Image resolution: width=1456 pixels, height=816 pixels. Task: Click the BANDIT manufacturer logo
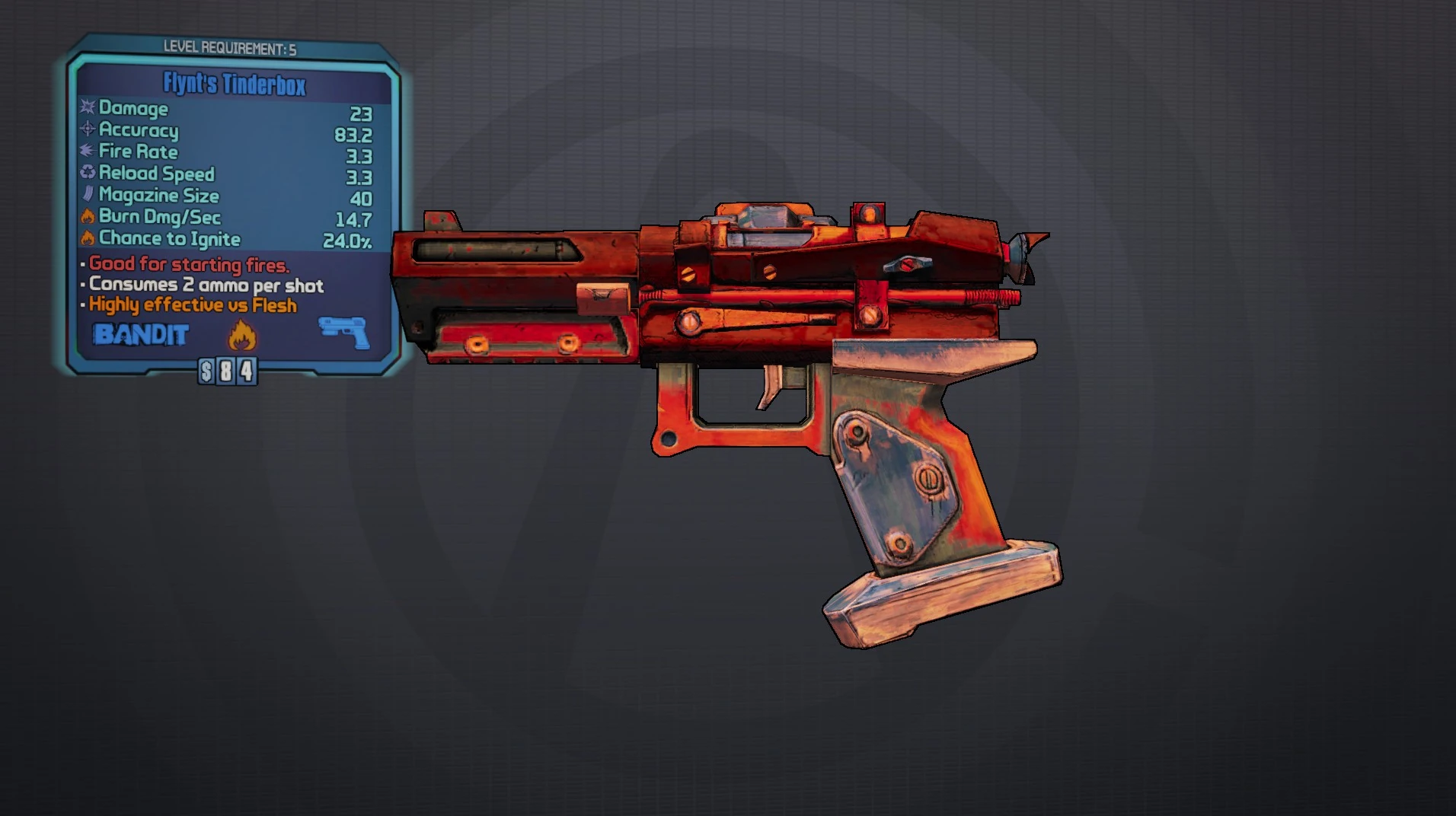click(x=140, y=333)
